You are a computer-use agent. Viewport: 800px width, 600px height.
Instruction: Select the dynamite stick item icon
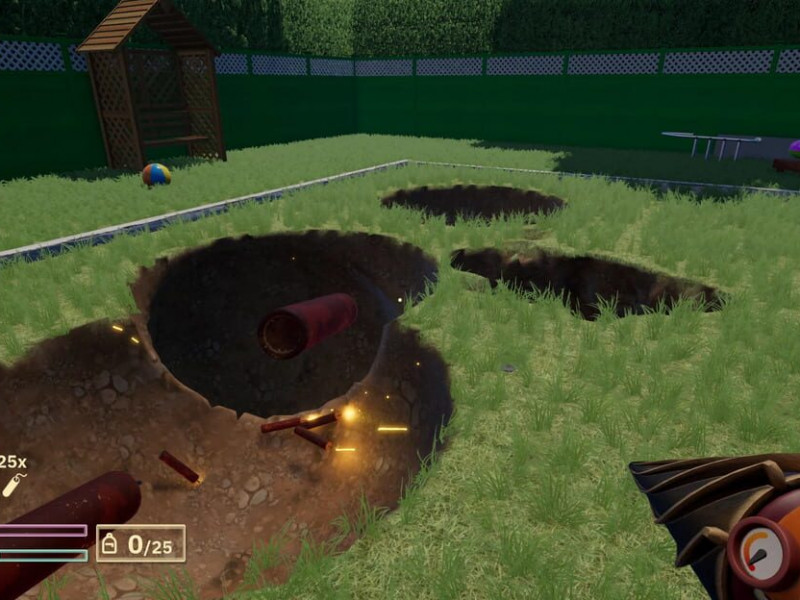[x=11, y=485]
